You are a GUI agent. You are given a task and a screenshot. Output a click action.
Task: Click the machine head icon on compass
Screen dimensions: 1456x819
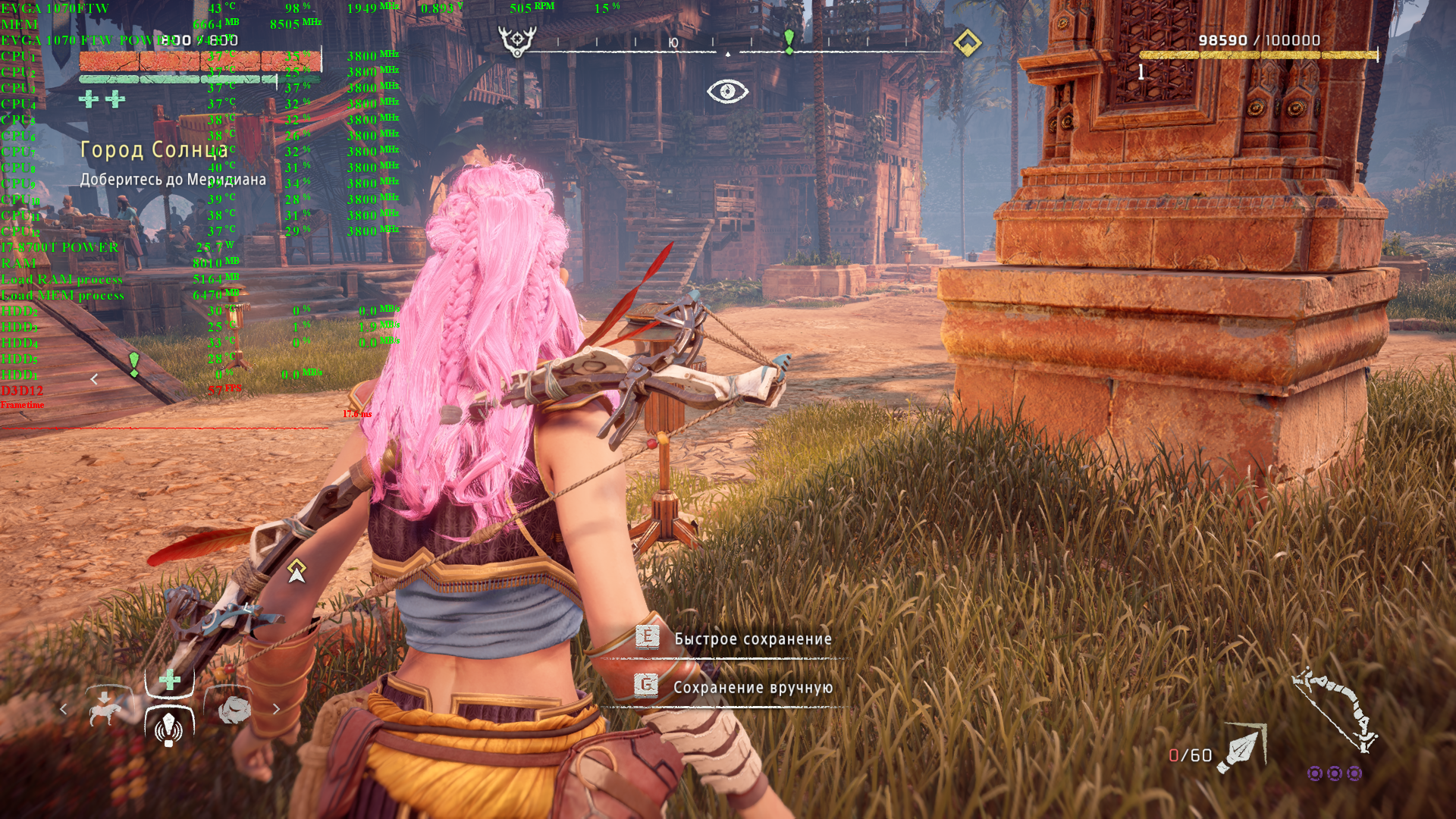pyautogui.click(x=517, y=41)
